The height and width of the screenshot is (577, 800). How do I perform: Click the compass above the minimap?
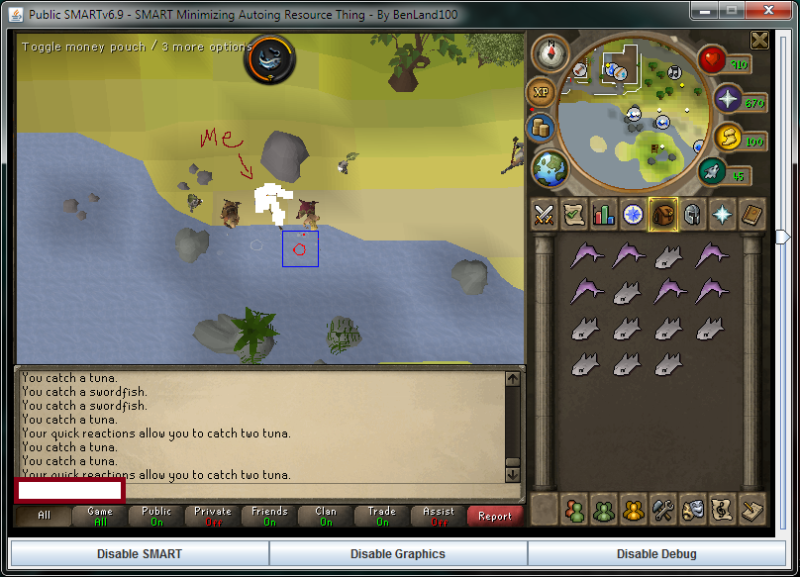[x=548, y=52]
